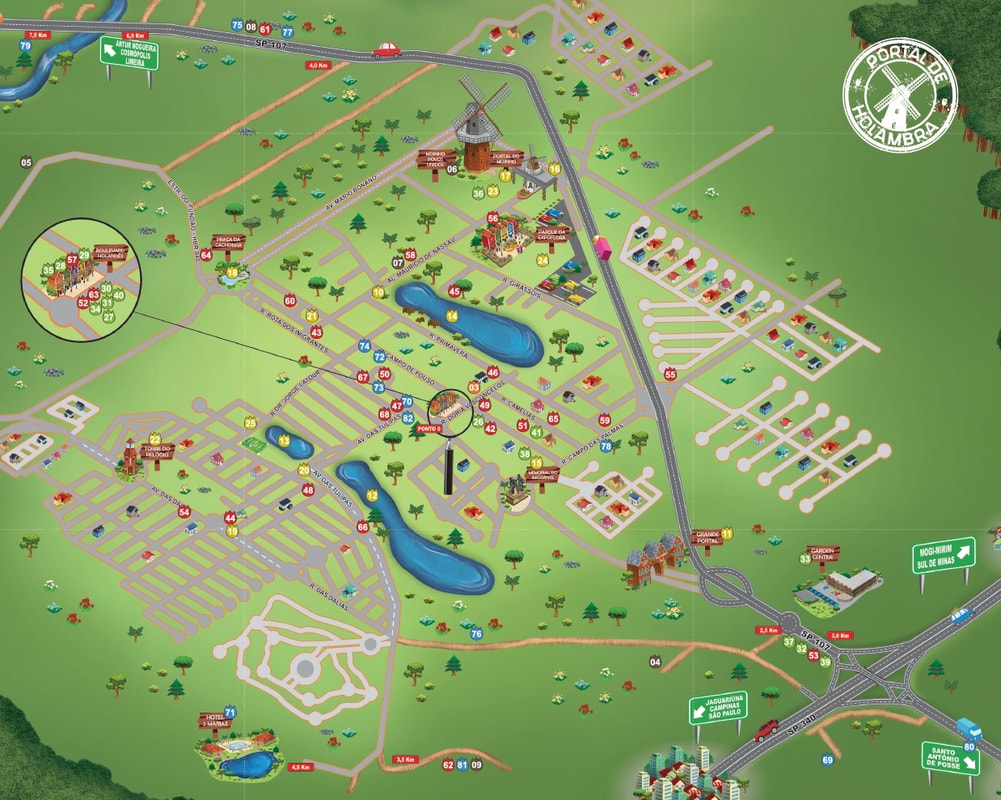Select yellow marker 11 at Grande Portal
The width and height of the screenshot is (1001, 800).
click(727, 534)
